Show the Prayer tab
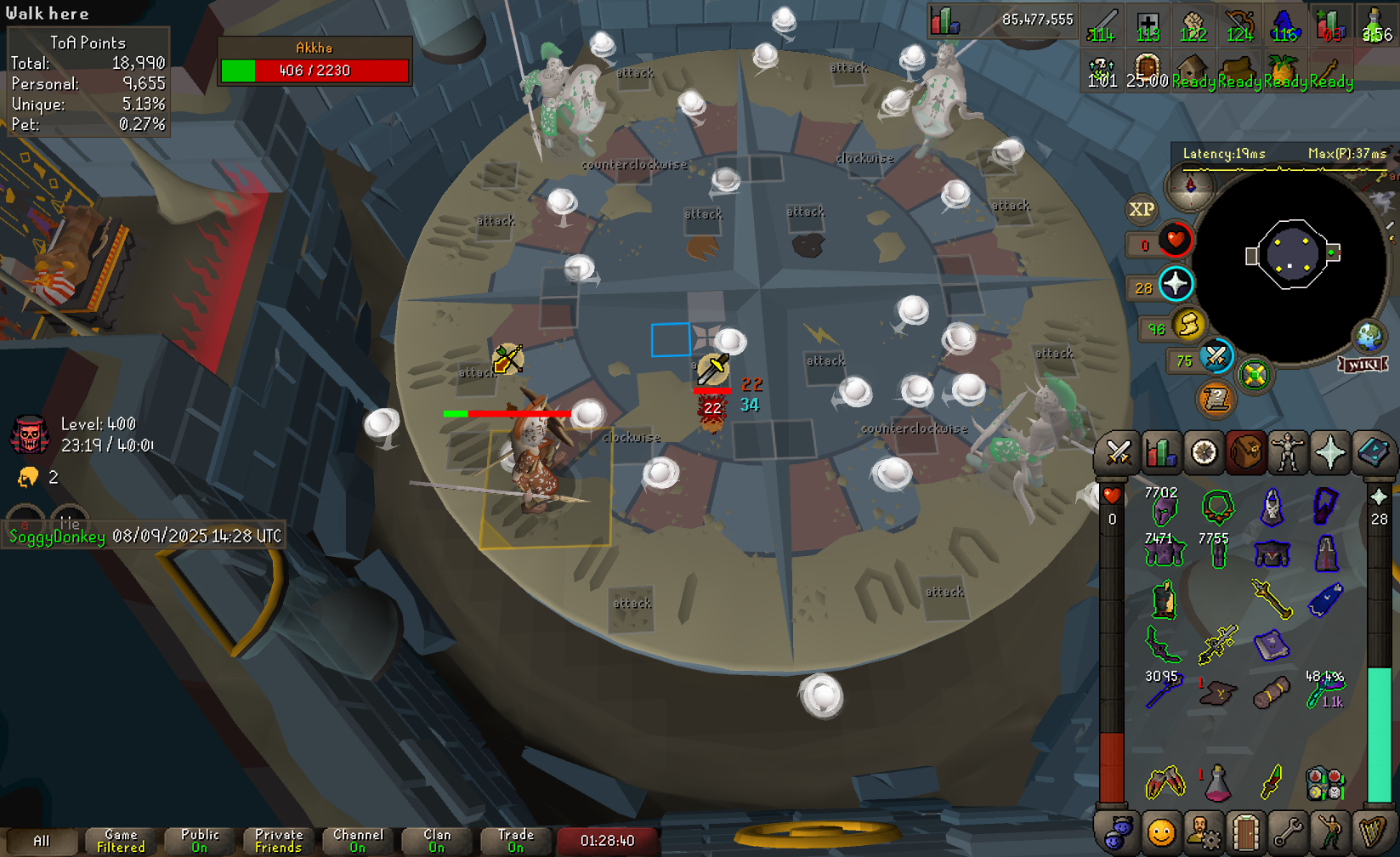 (1330, 452)
